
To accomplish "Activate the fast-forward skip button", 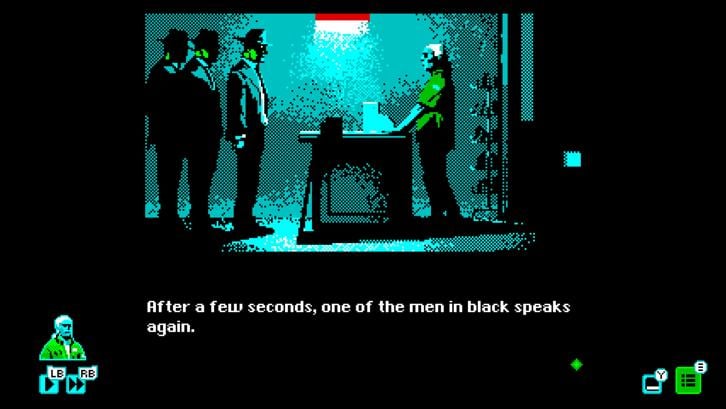I will pyautogui.click(x=75, y=383).
